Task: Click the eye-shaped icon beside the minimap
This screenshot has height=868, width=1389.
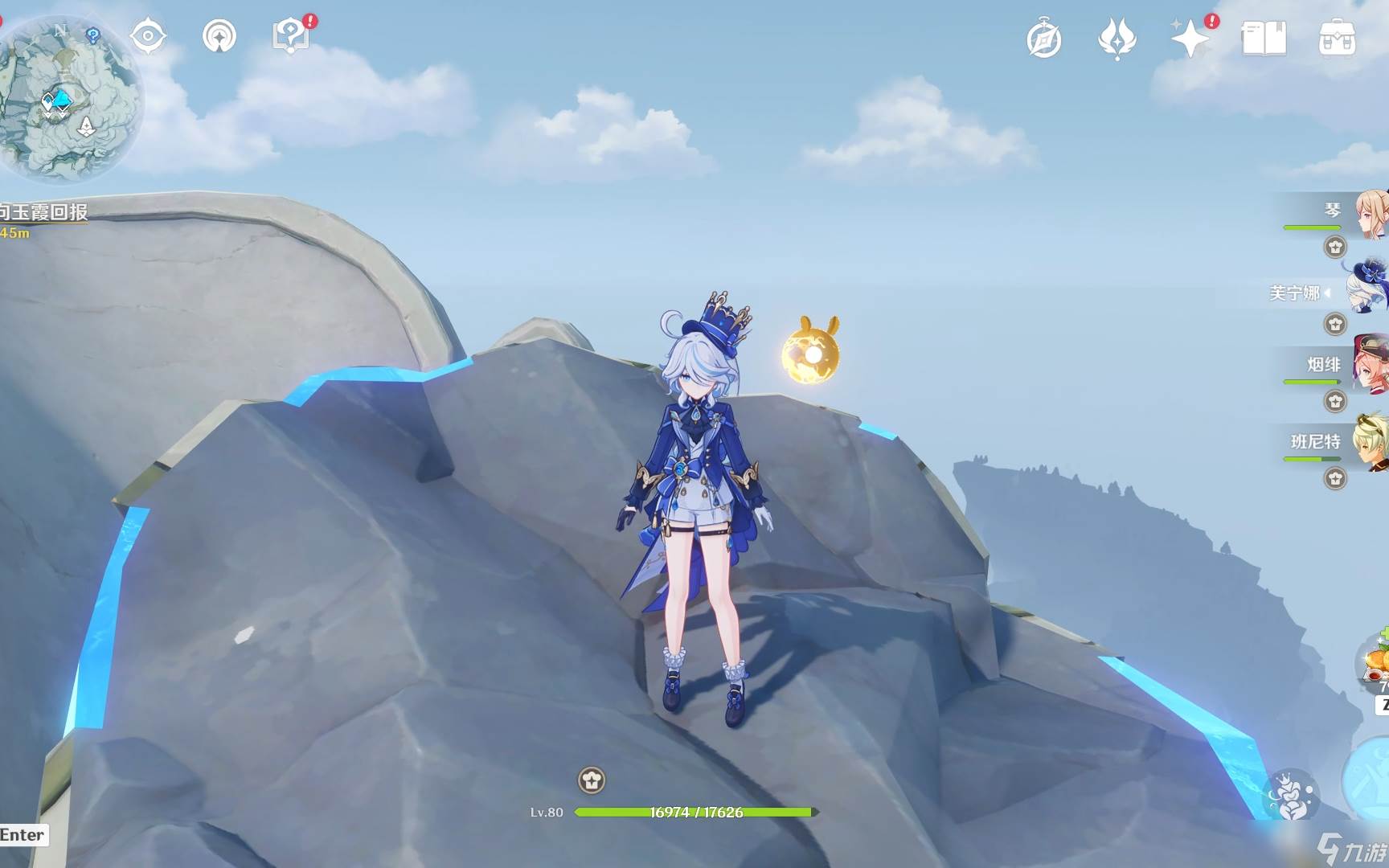Action: [148, 36]
